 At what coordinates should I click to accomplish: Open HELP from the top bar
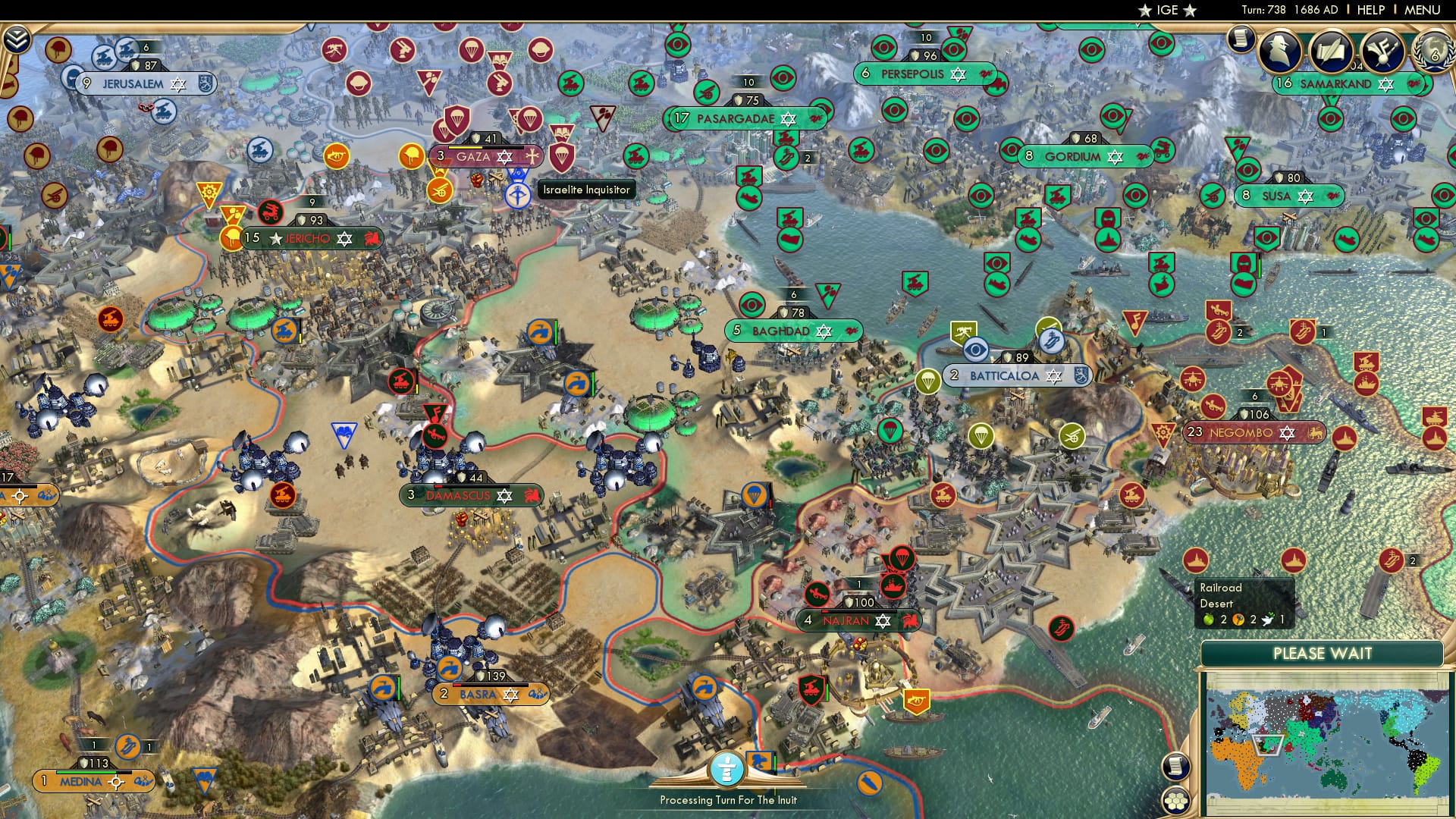click(1371, 9)
